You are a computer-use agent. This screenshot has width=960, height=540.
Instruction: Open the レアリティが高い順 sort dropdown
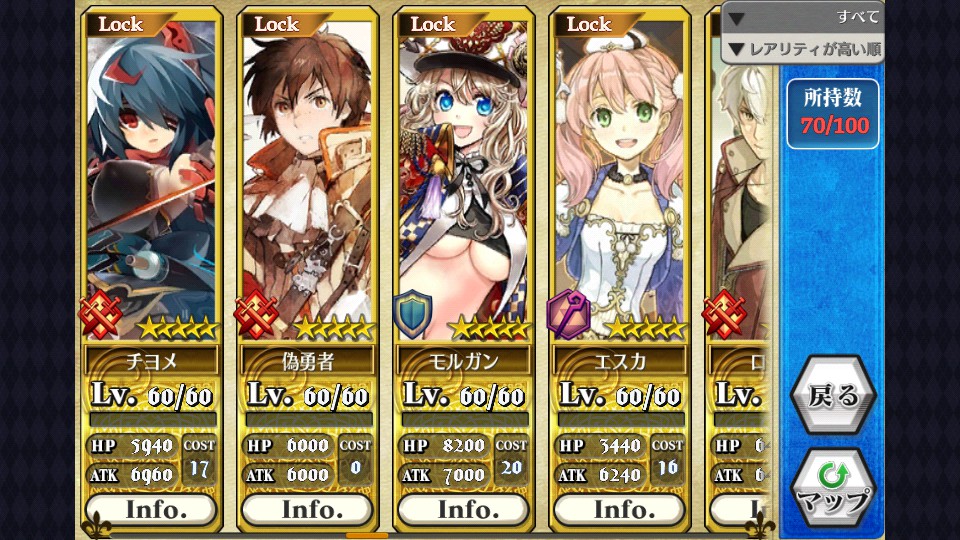pos(804,48)
